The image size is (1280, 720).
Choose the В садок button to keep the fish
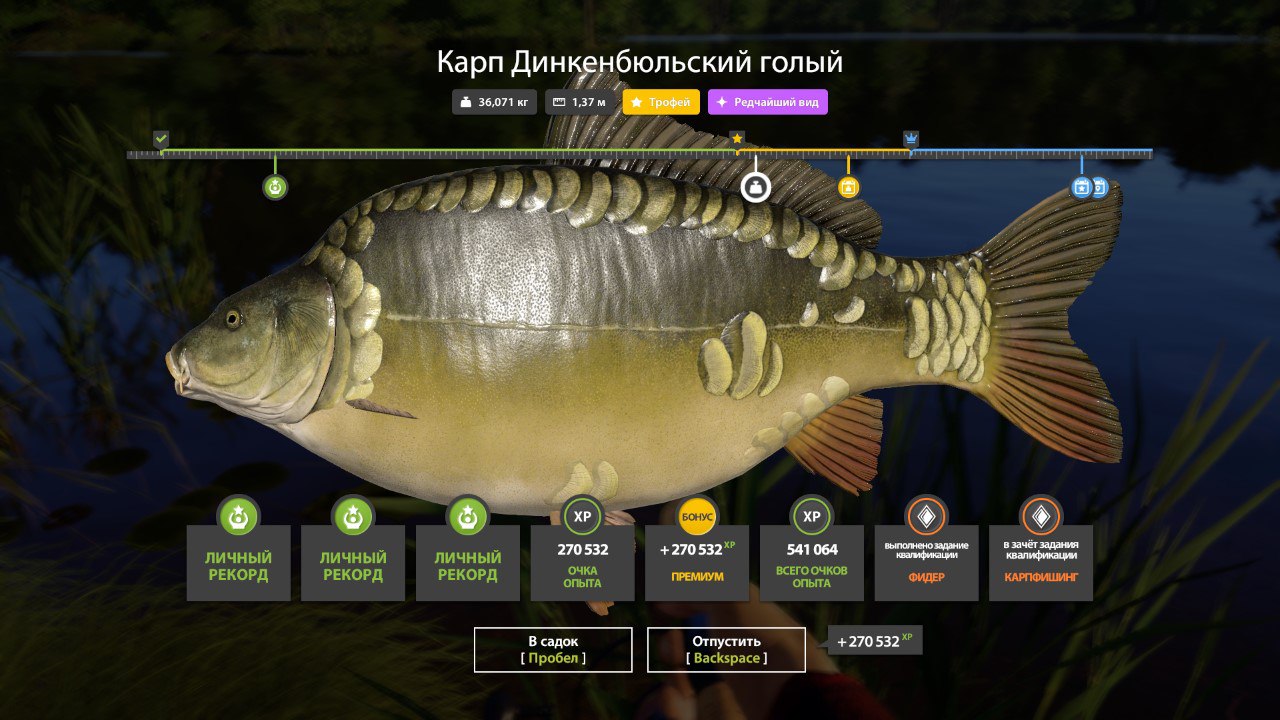[553, 649]
